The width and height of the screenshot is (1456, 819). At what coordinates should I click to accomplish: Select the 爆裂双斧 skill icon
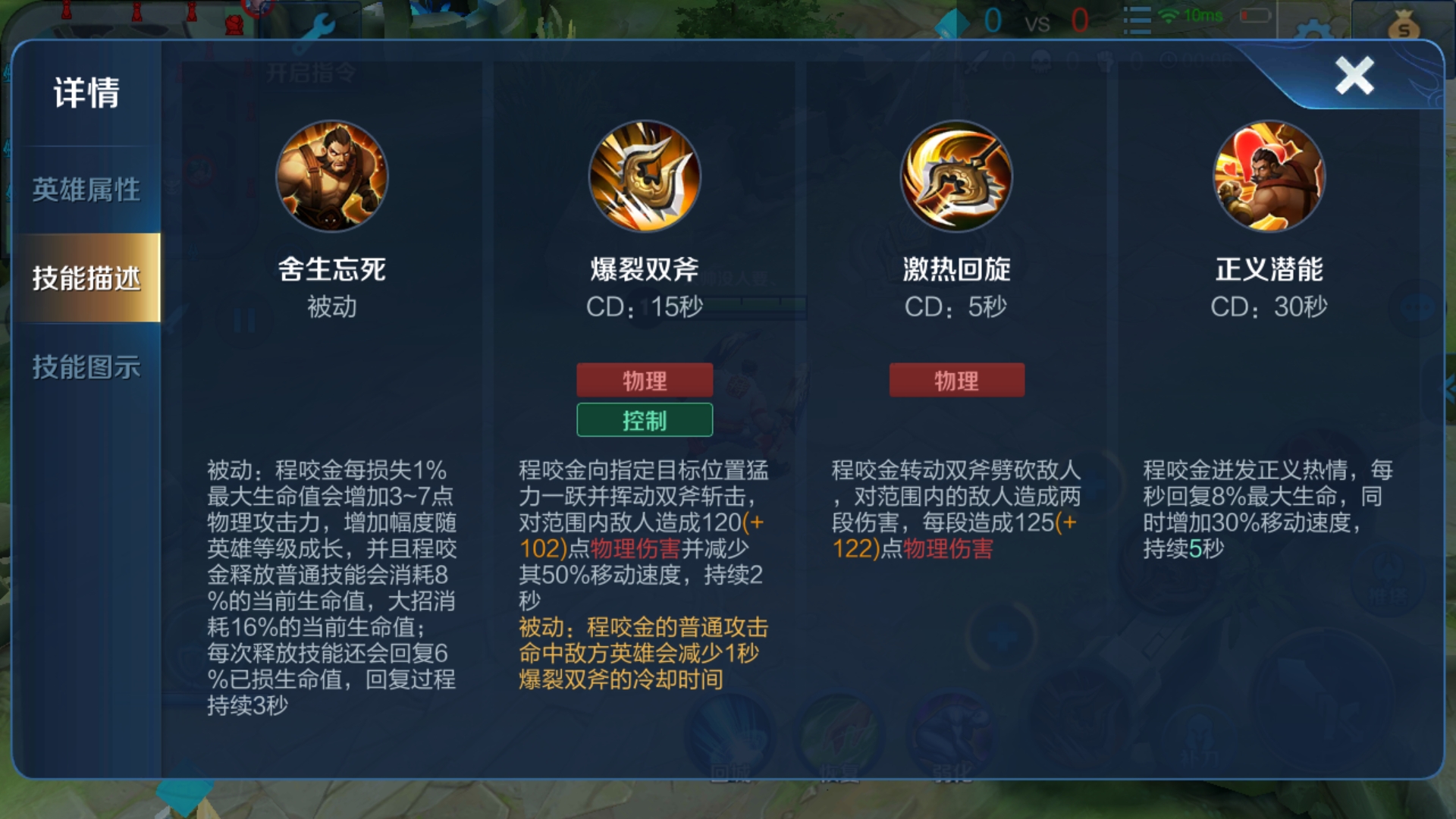point(643,177)
